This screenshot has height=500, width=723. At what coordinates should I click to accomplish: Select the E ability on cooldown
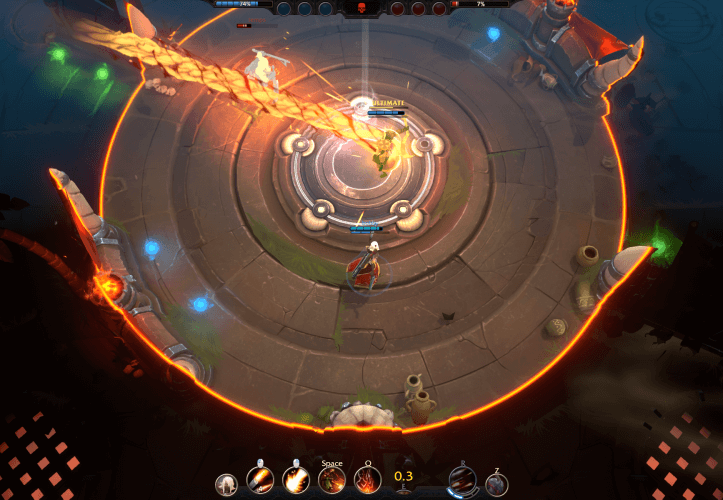click(x=403, y=478)
